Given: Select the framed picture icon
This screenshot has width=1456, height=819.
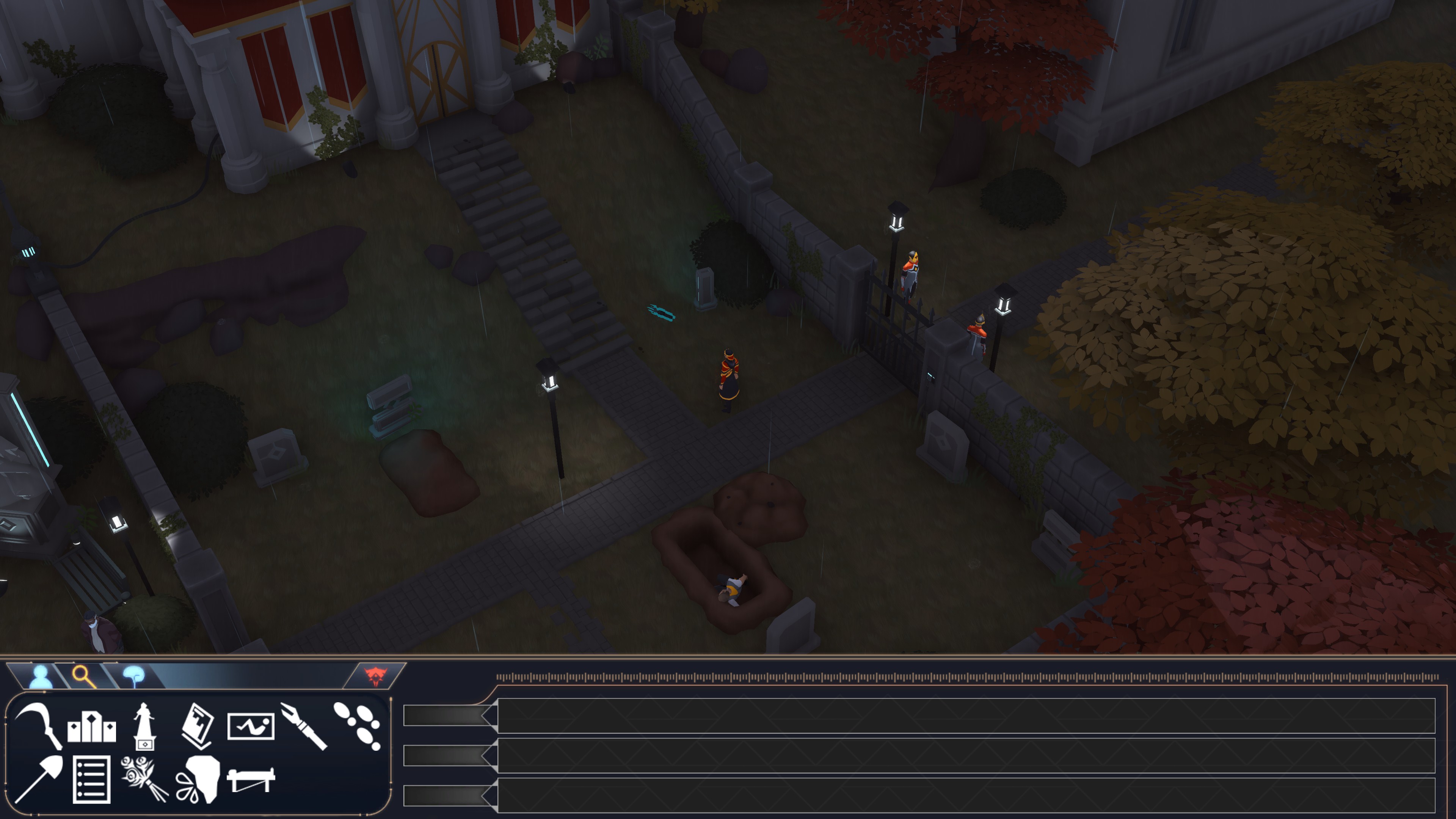Looking at the screenshot, I should tap(251, 726).
